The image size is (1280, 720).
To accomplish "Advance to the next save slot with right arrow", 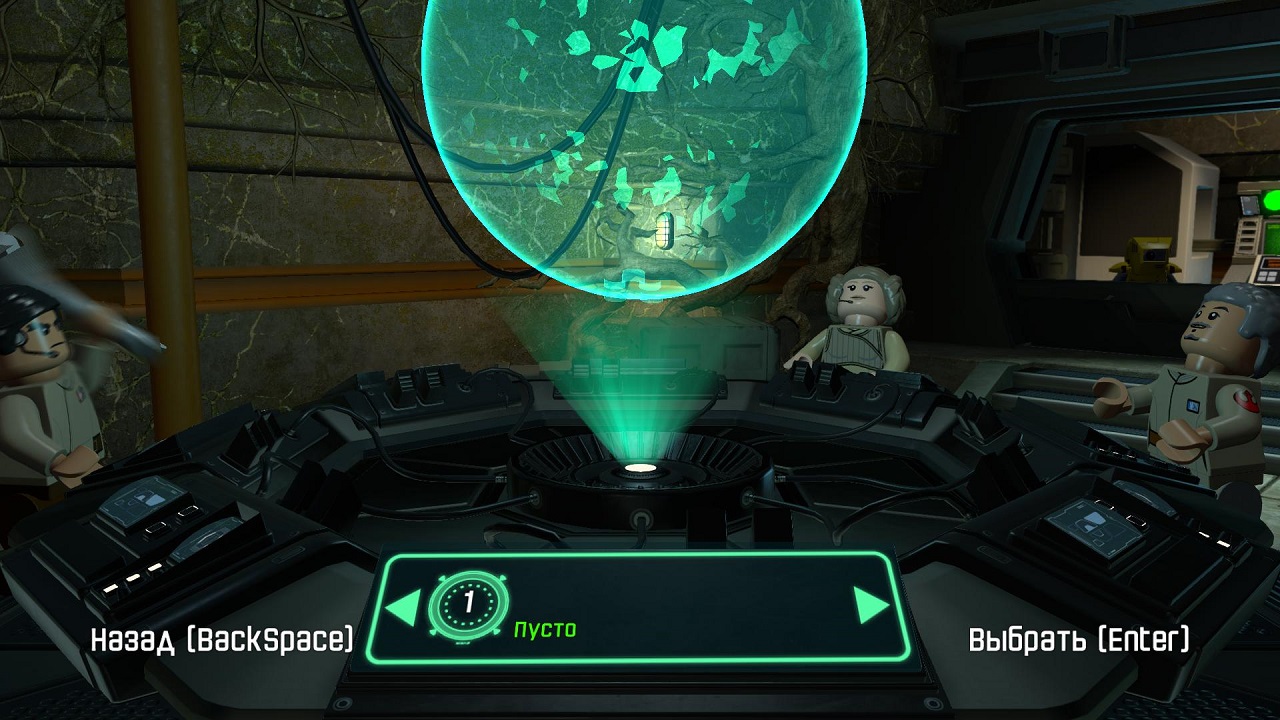I will (x=870, y=606).
